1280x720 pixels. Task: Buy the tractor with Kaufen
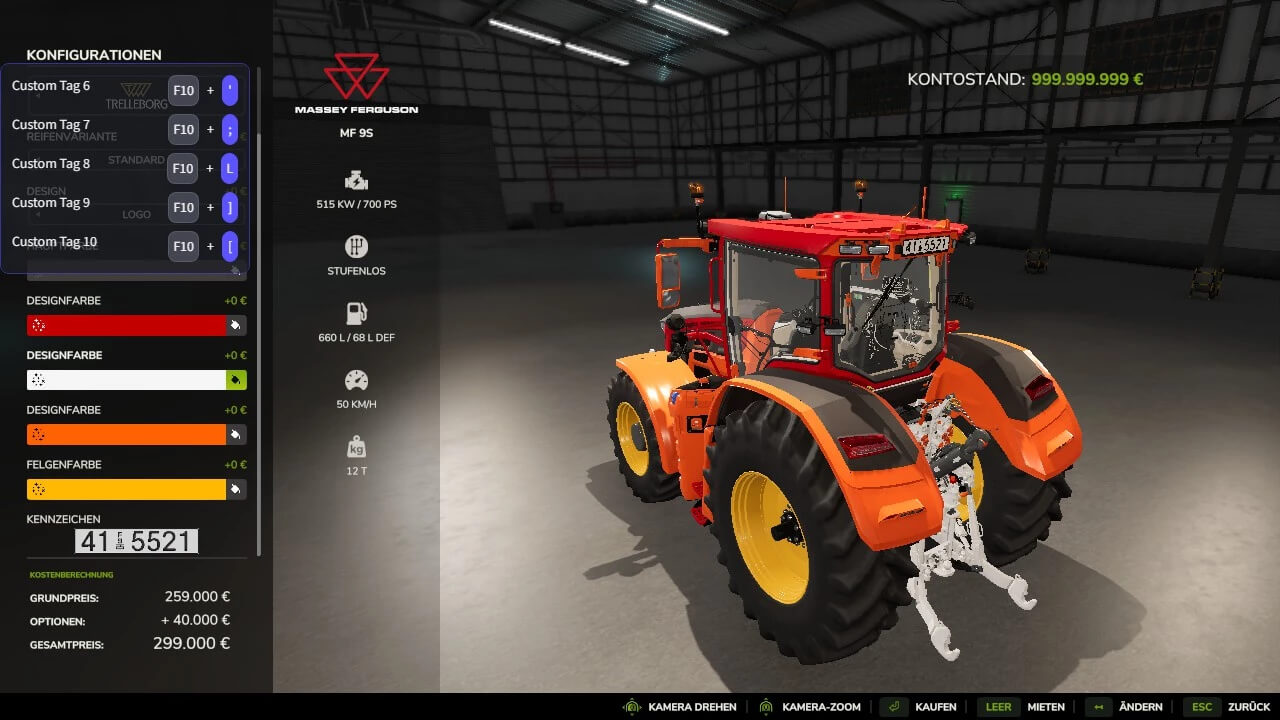coord(920,707)
